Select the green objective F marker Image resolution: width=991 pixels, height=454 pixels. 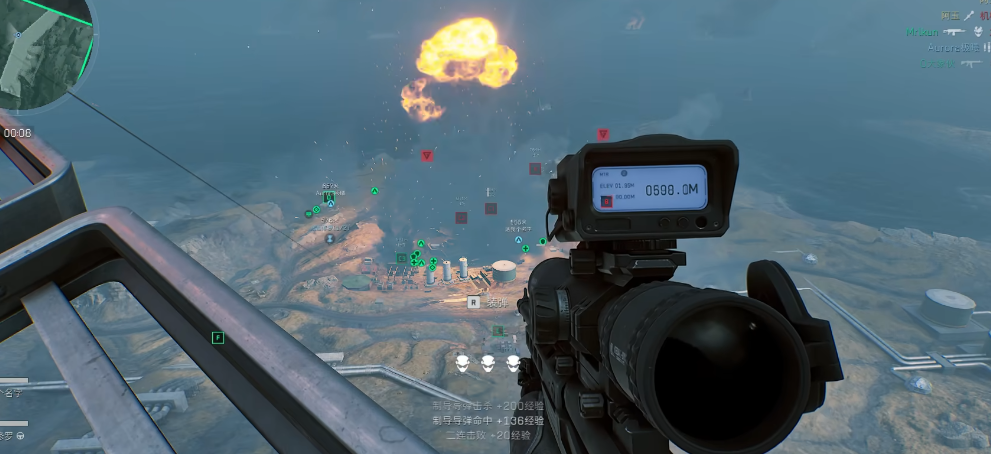tap(218, 338)
